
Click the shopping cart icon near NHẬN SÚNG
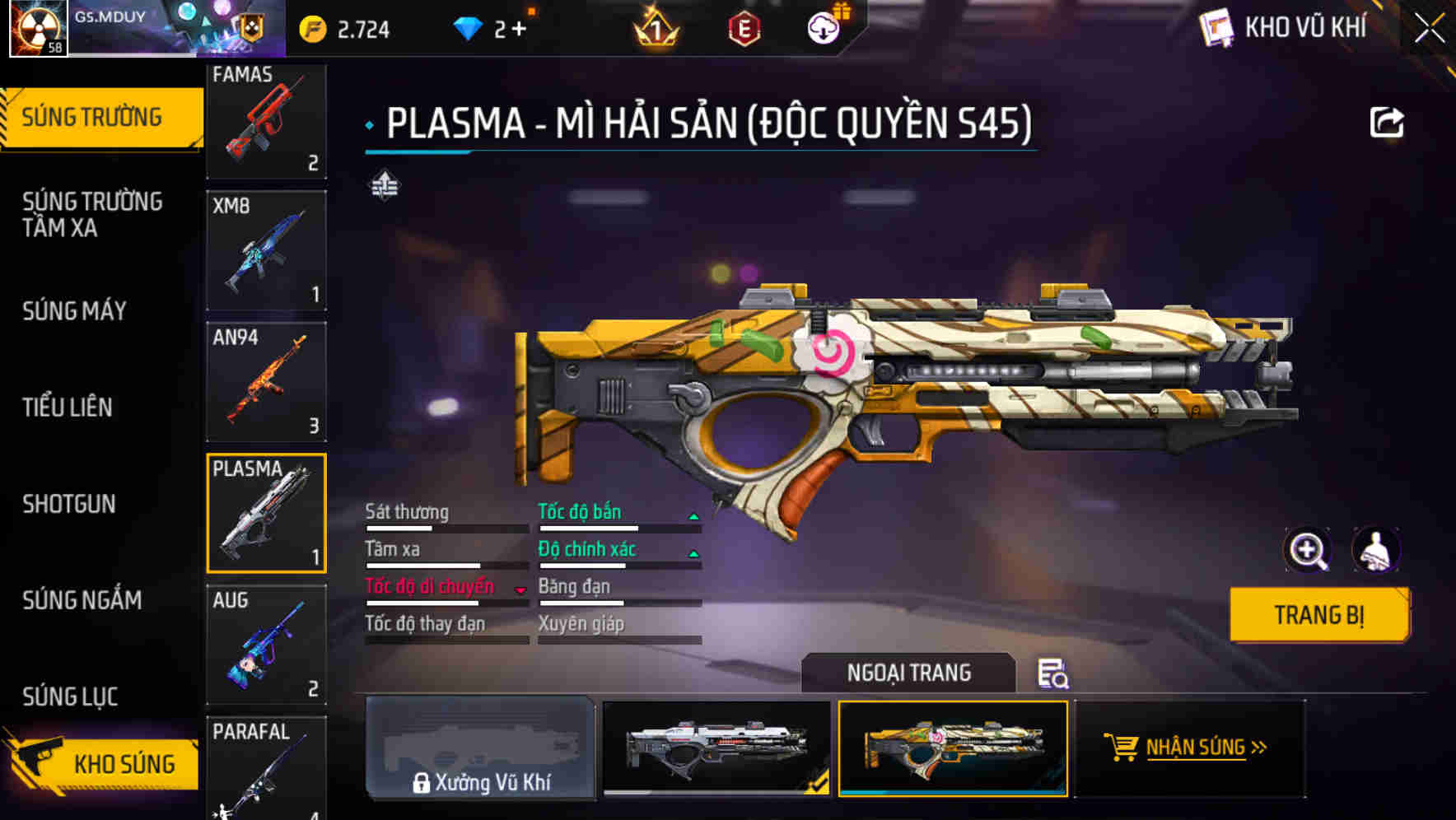pyautogui.click(x=1122, y=748)
